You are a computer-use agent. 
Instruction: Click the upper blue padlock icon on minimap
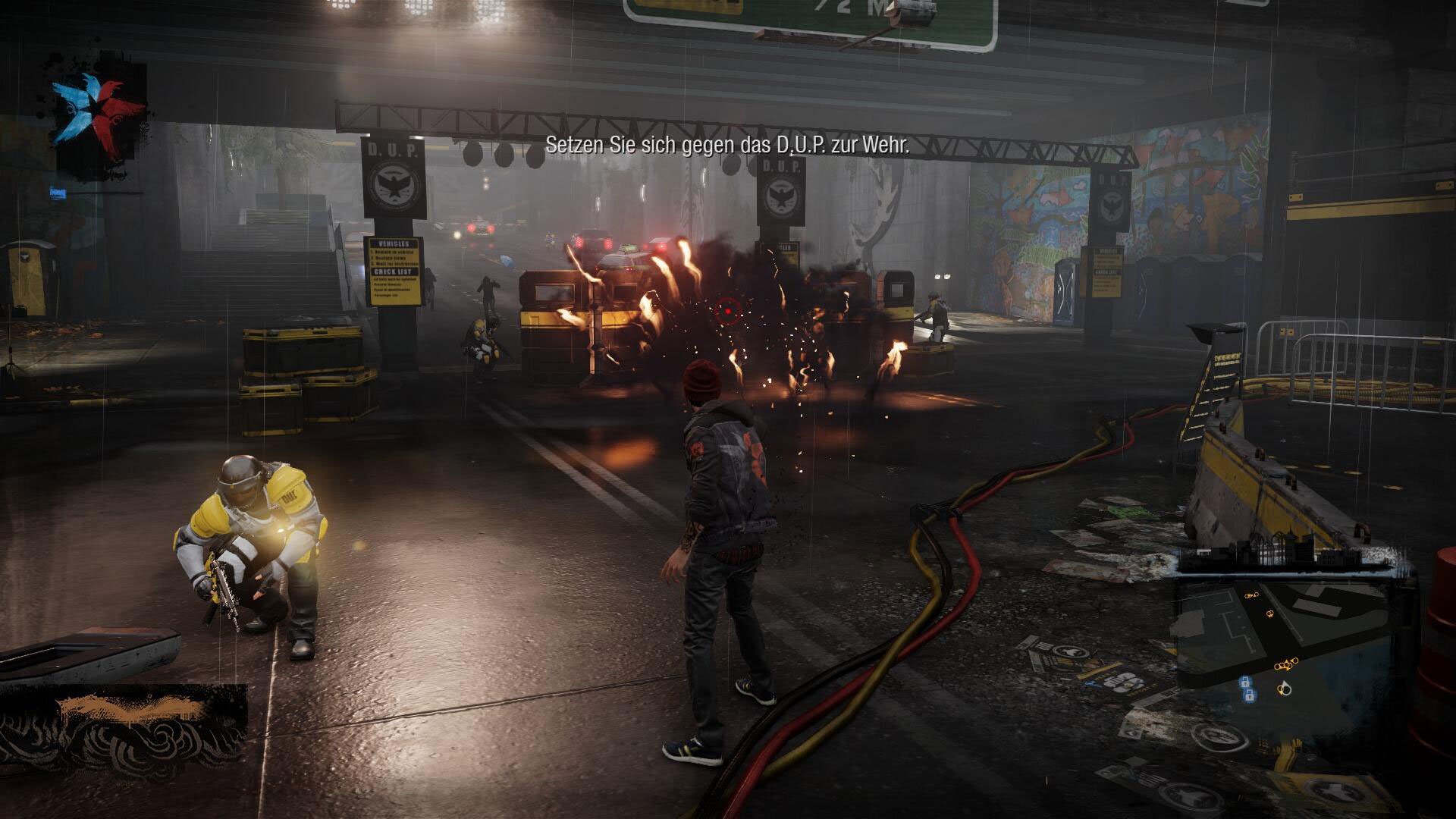(1245, 682)
